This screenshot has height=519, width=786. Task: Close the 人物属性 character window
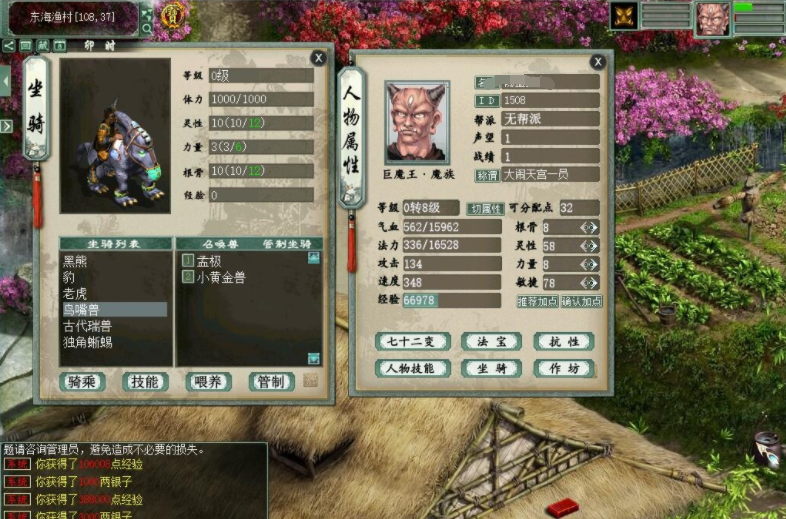[597, 62]
